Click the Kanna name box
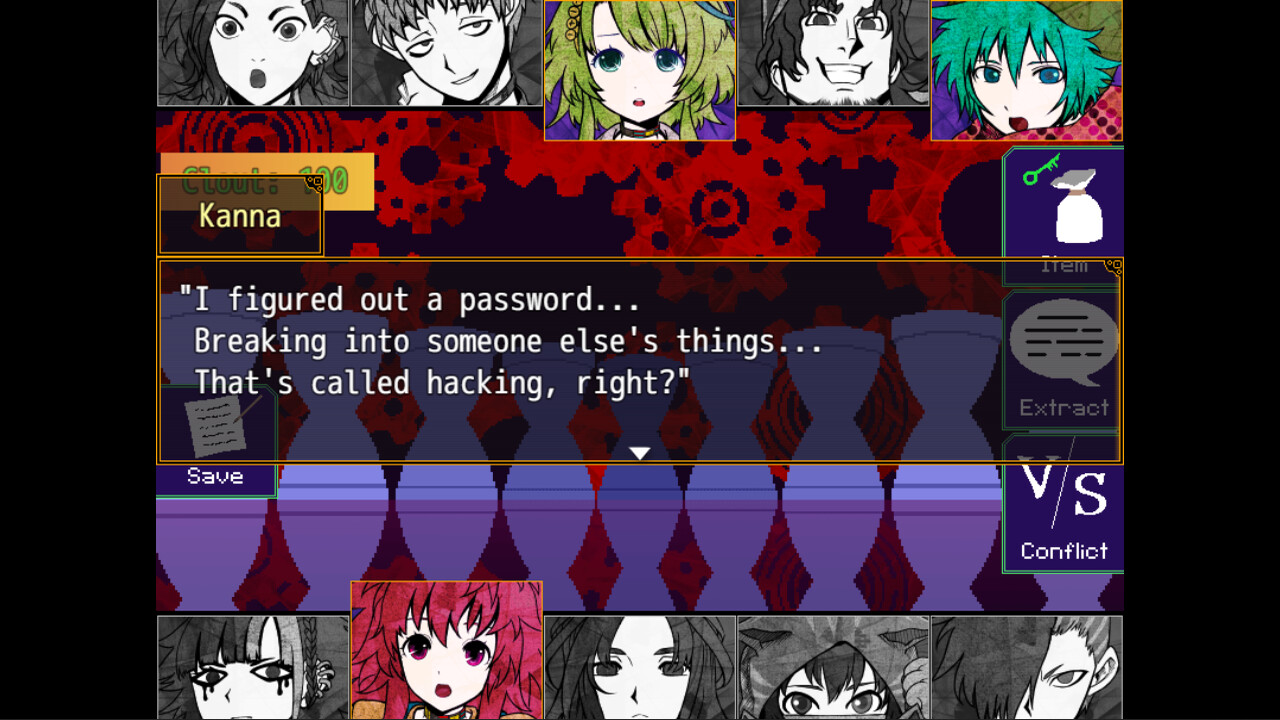This screenshot has height=720, width=1280. pyautogui.click(x=240, y=216)
